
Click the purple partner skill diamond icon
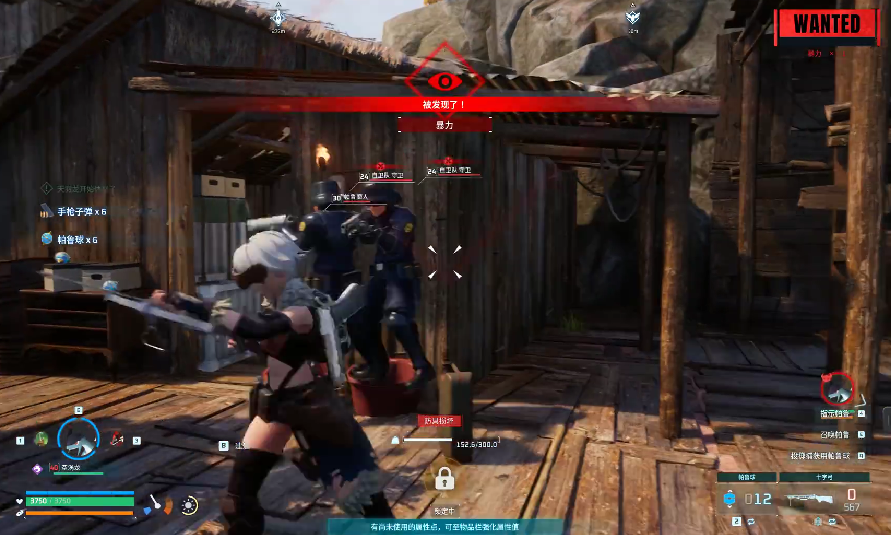(38, 468)
